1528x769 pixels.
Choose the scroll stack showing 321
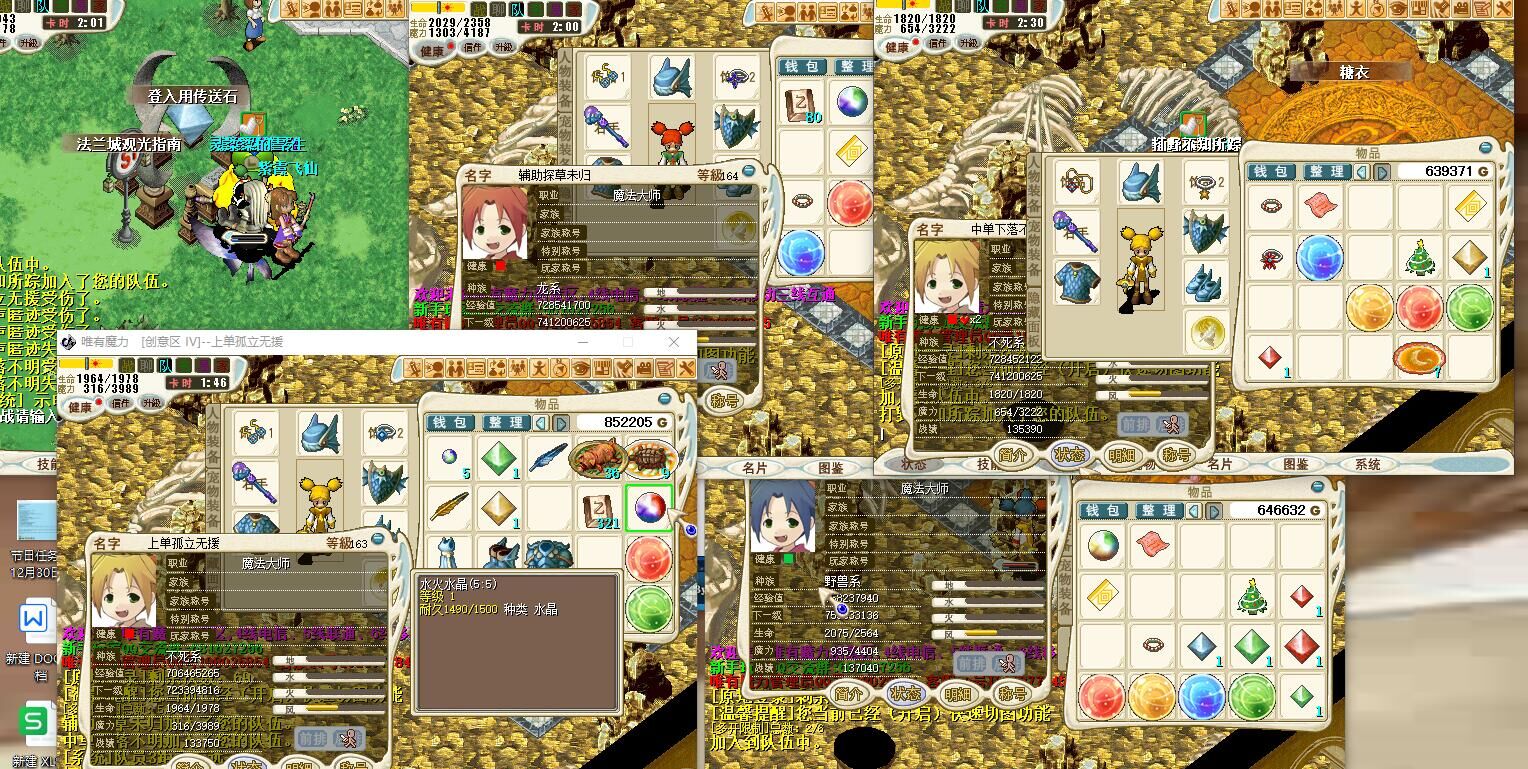tap(598, 508)
